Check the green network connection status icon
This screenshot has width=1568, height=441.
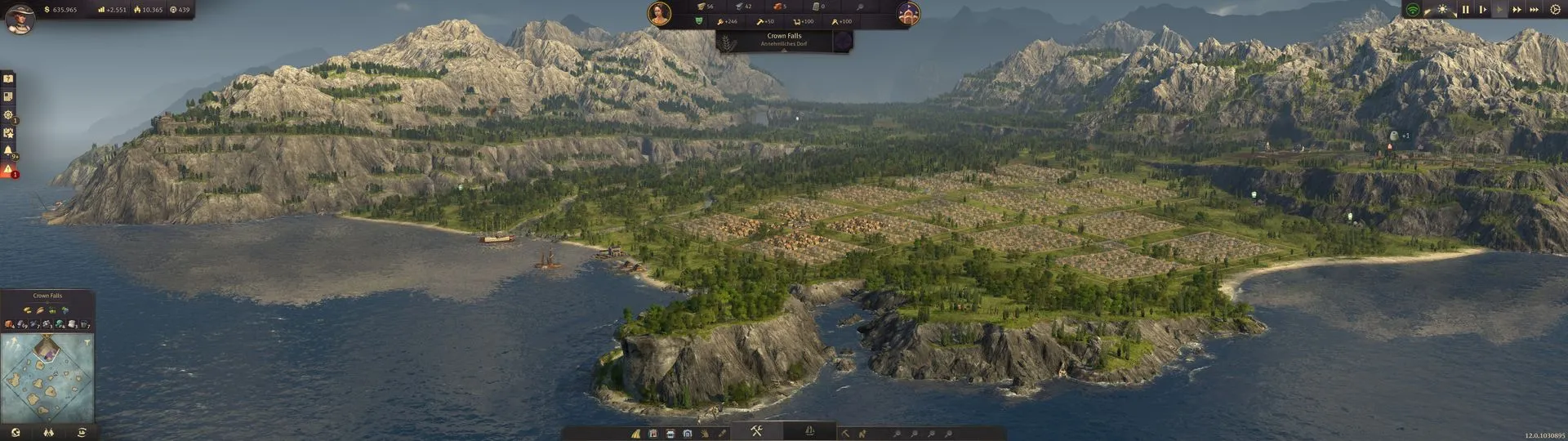tap(1412, 10)
